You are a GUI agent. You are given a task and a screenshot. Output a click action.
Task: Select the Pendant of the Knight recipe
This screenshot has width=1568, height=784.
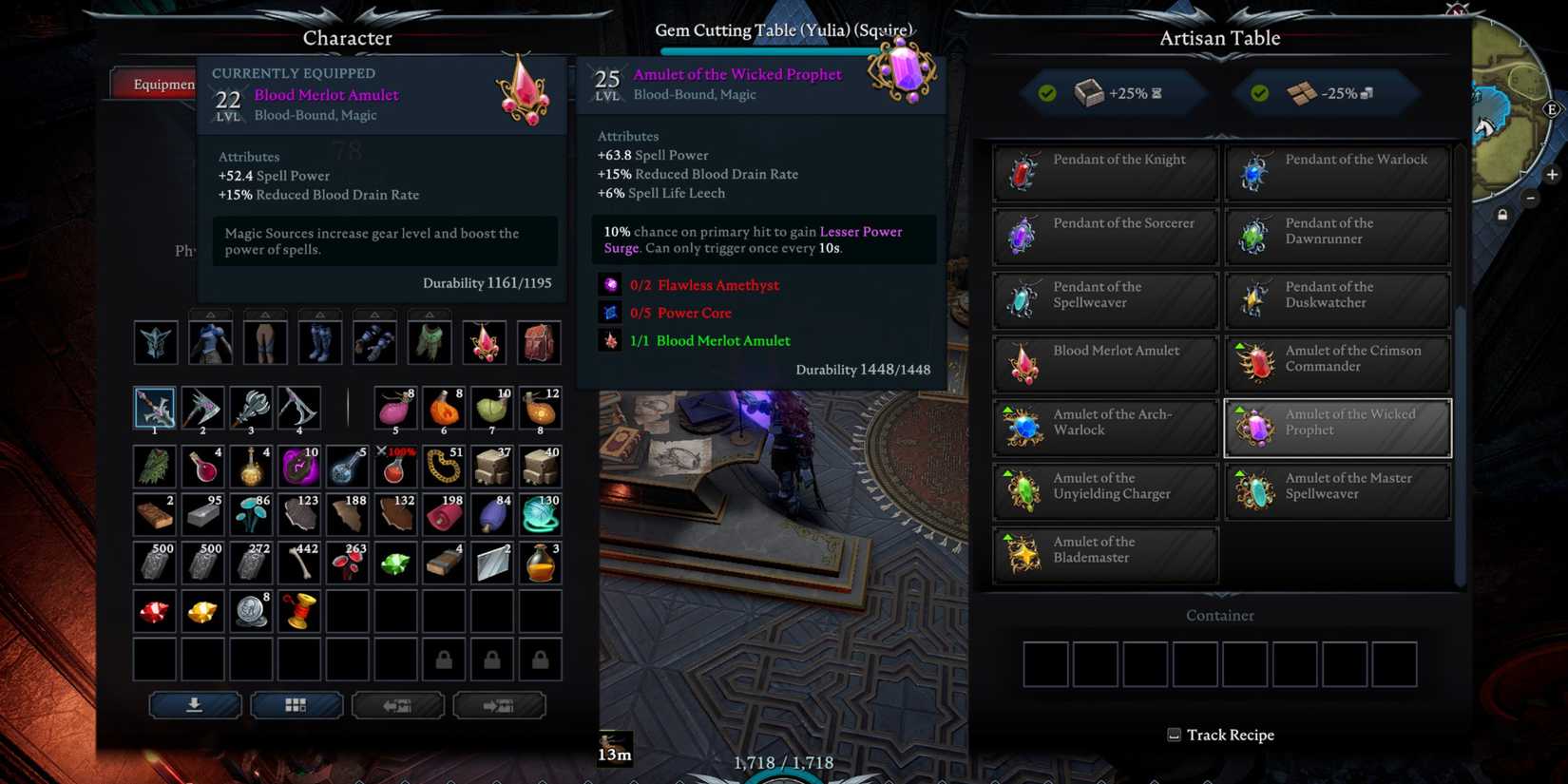pyautogui.click(x=1103, y=172)
